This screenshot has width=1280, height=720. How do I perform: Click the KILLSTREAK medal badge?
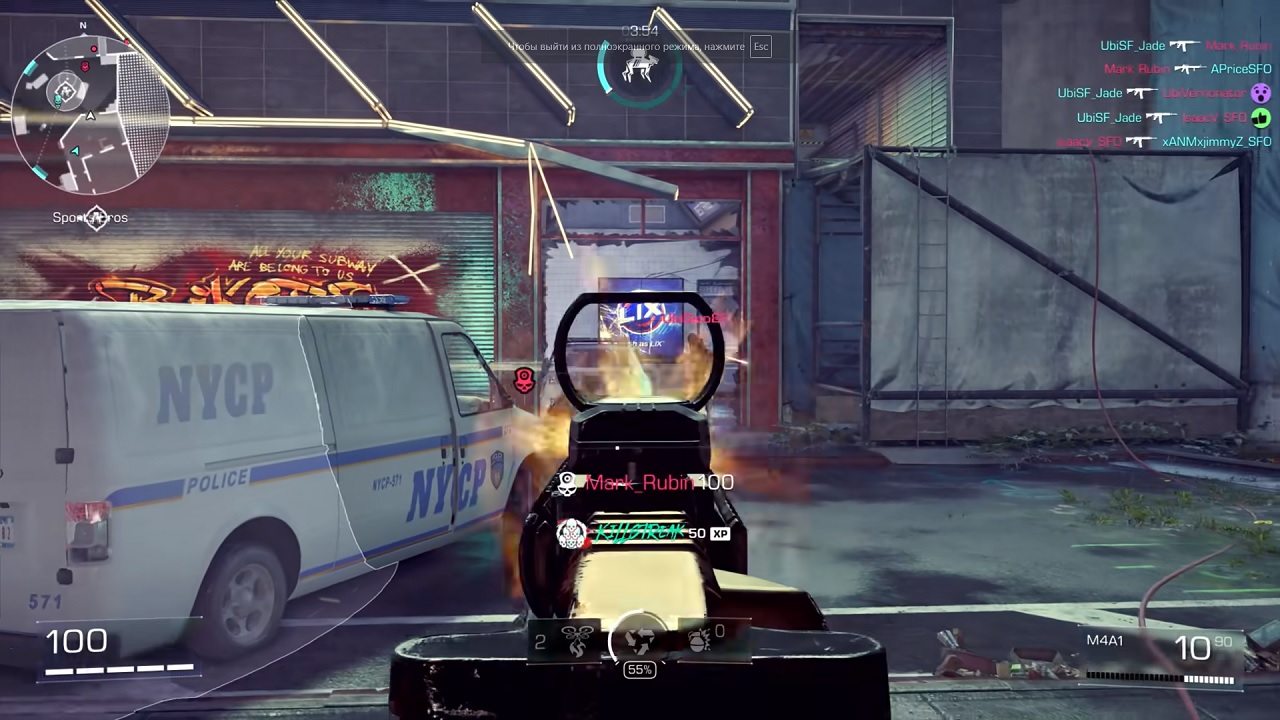571,534
